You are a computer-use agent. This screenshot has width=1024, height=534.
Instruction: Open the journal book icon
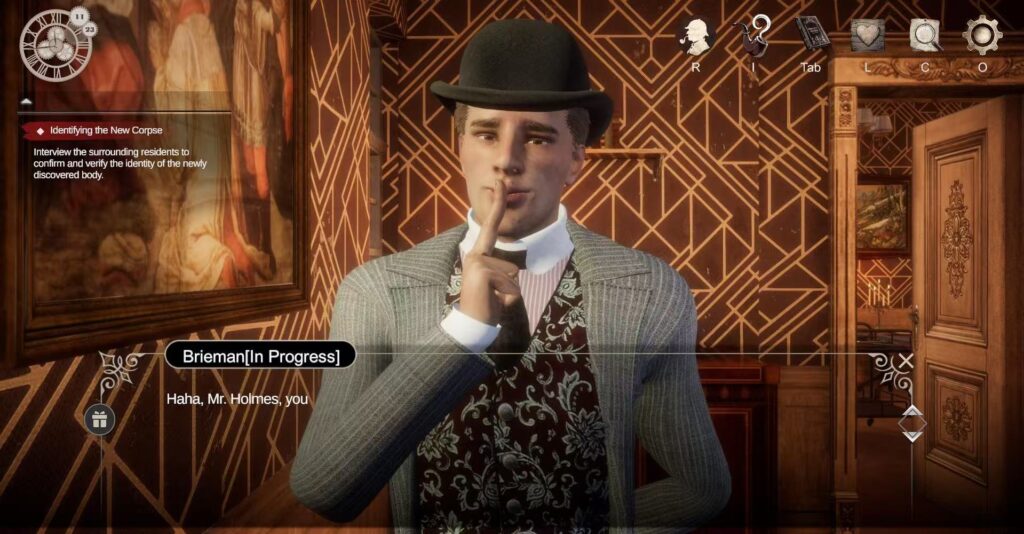[x=811, y=35]
